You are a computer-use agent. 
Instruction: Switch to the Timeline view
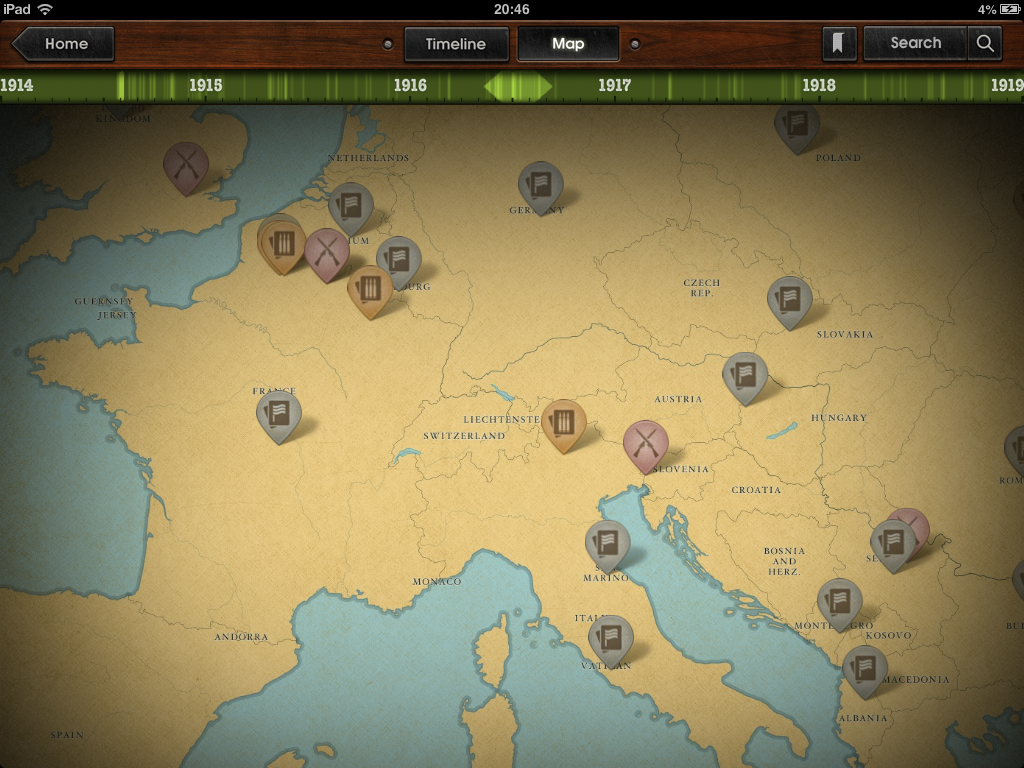455,44
